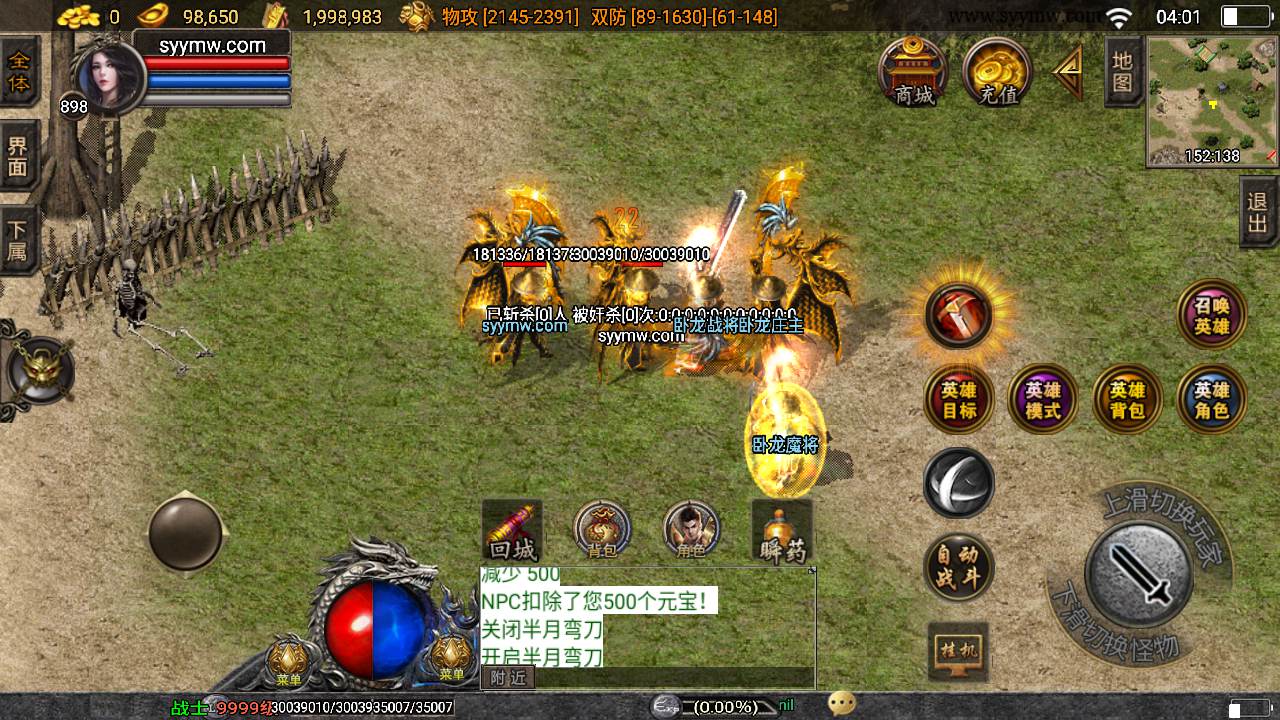Use the 瞬药 instant potion
This screenshot has width=1280, height=720.
pos(782,532)
